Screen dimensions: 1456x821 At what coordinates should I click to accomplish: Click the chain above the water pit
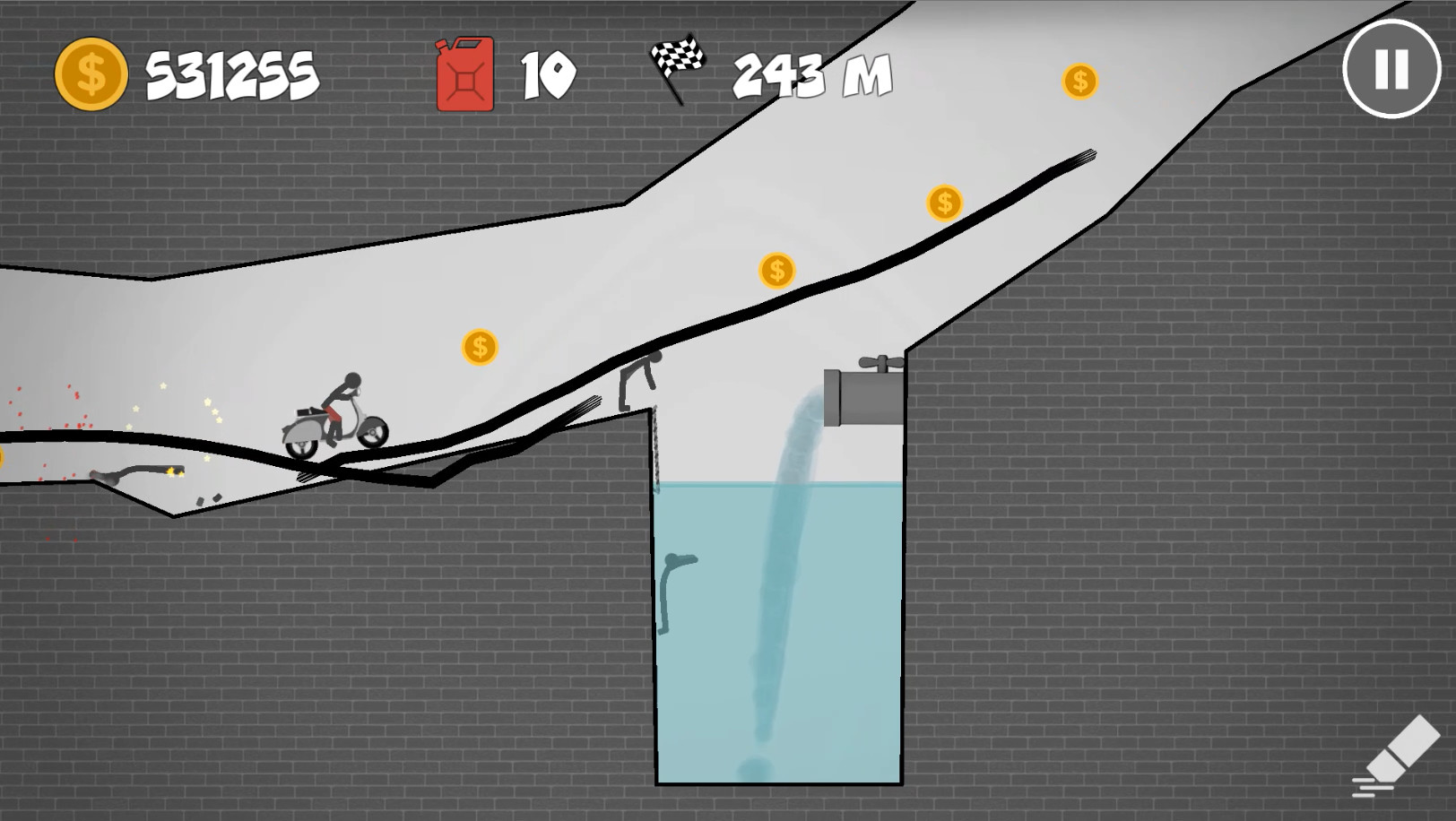(657, 448)
